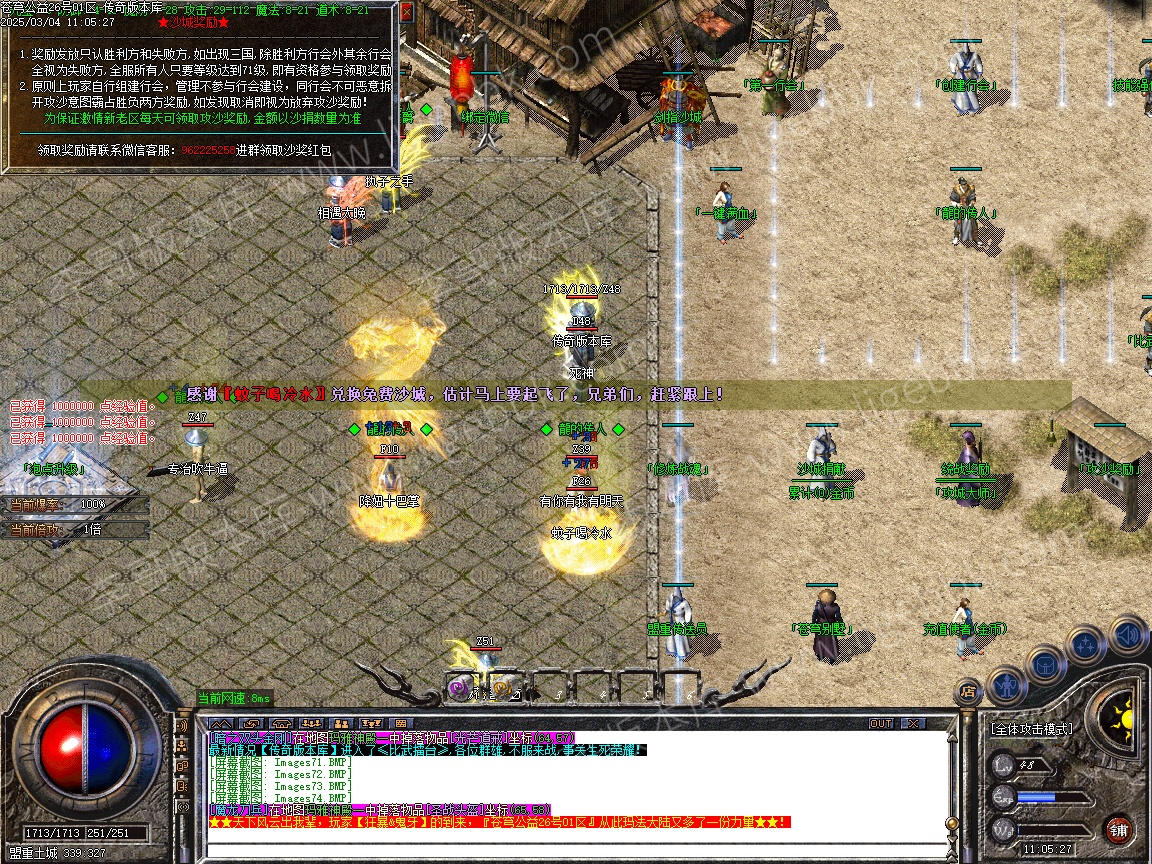Open the red 铺 stall button
The height and width of the screenshot is (864, 1152).
click(1119, 829)
